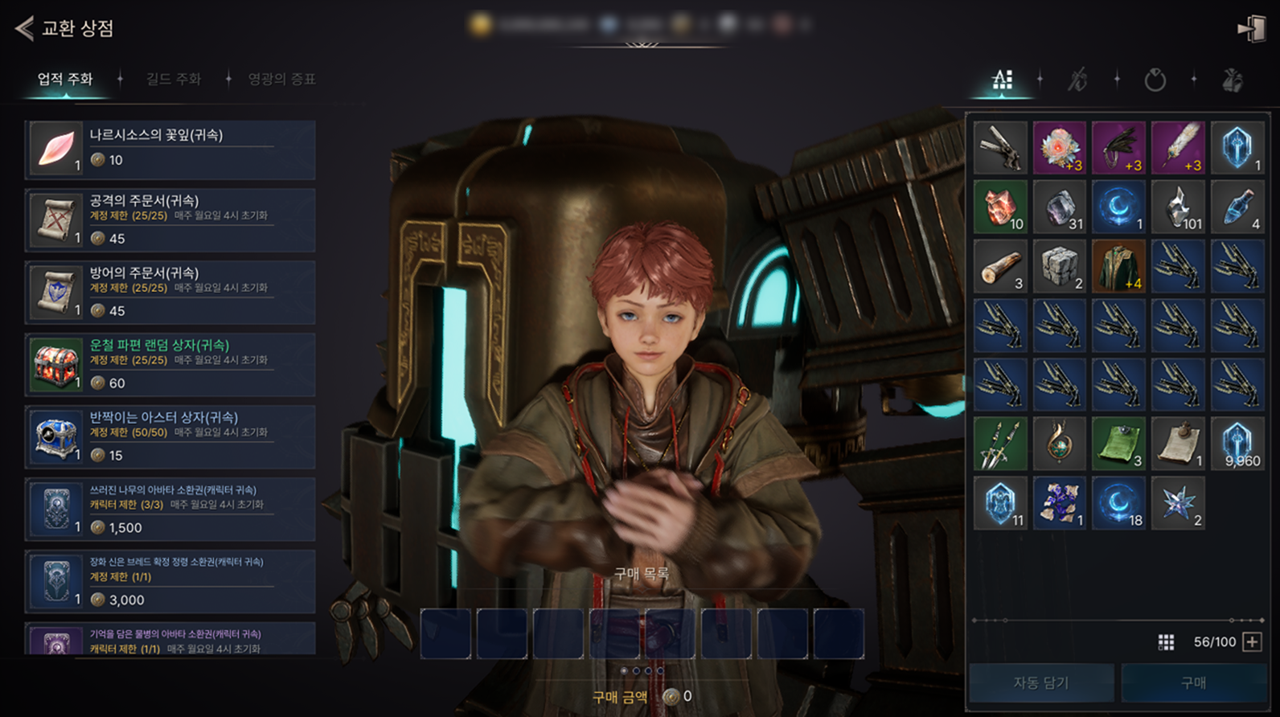Select 공격의 주문서 shop entry
The height and width of the screenshot is (717, 1280).
point(170,218)
